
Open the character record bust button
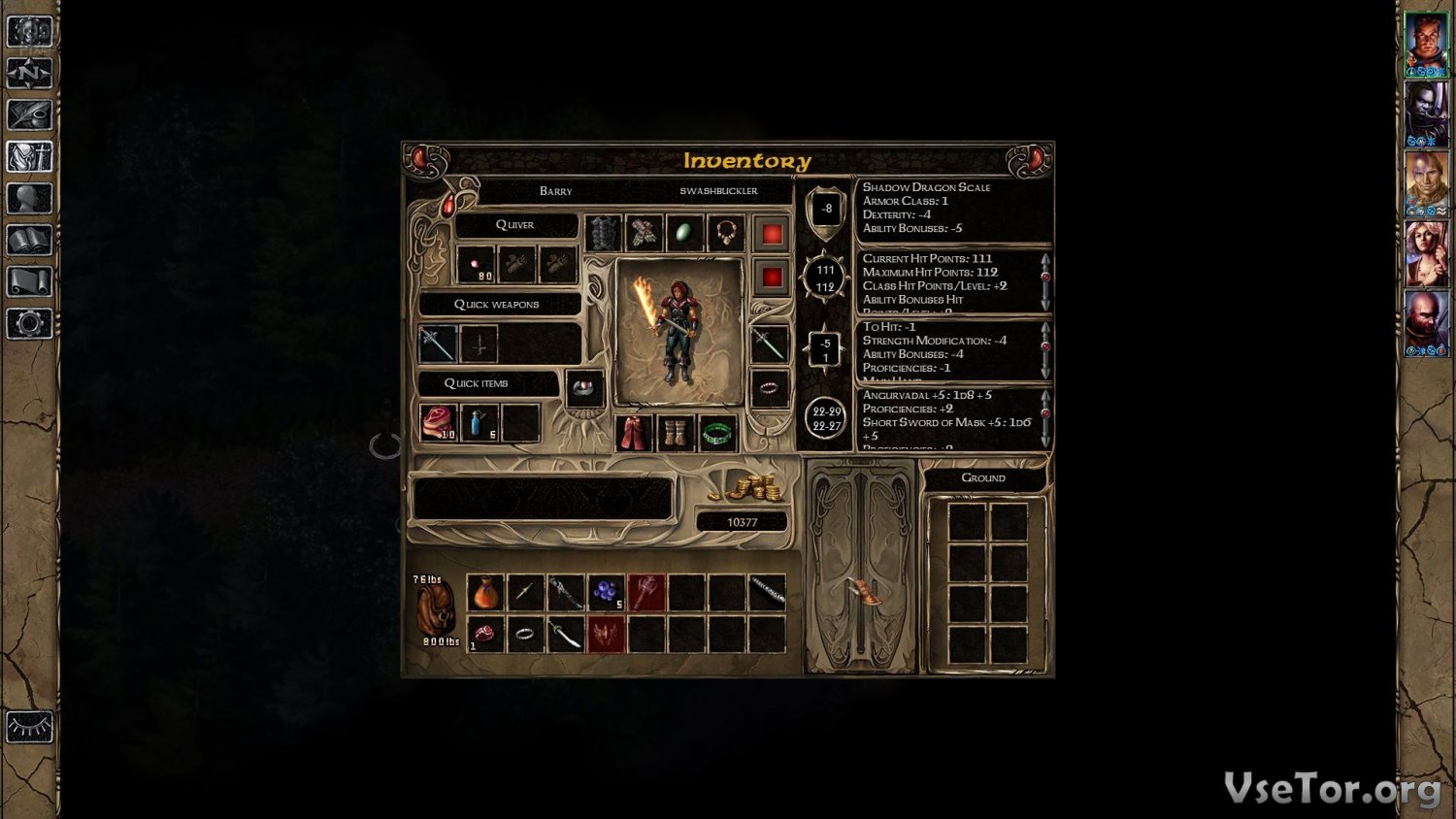click(29, 198)
